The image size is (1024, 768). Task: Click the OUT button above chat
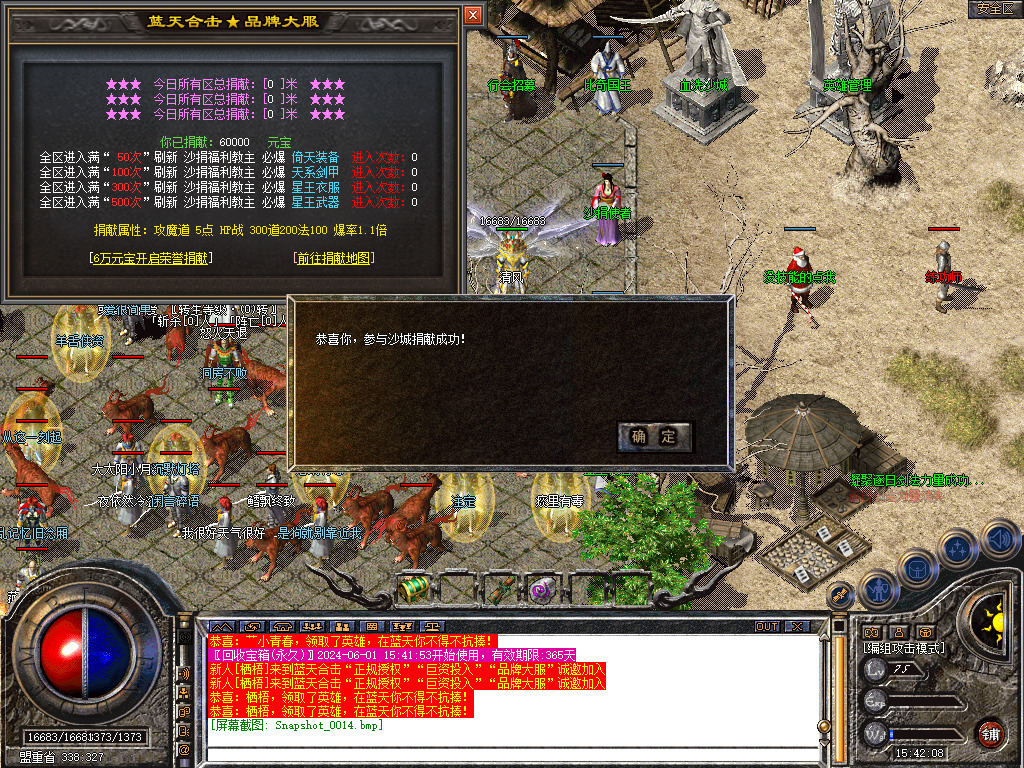pyautogui.click(x=766, y=627)
